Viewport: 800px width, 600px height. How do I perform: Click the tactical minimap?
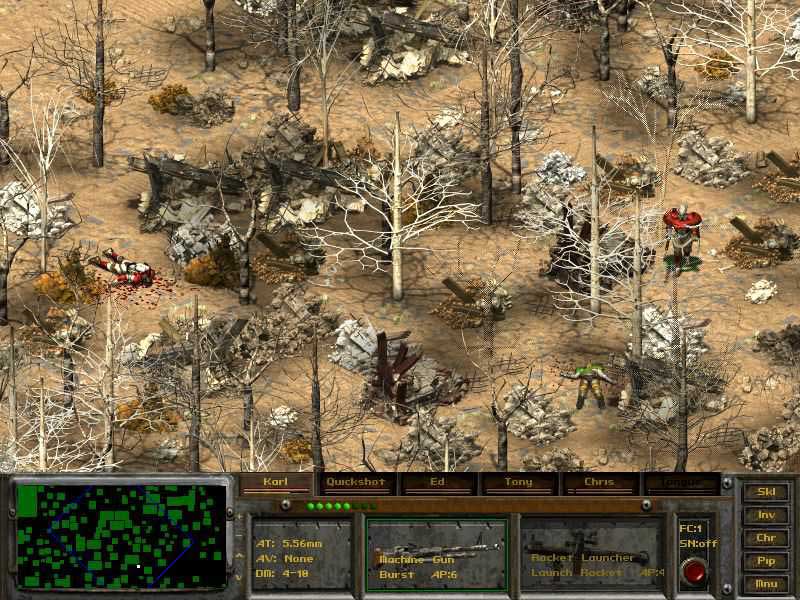click(x=121, y=535)
